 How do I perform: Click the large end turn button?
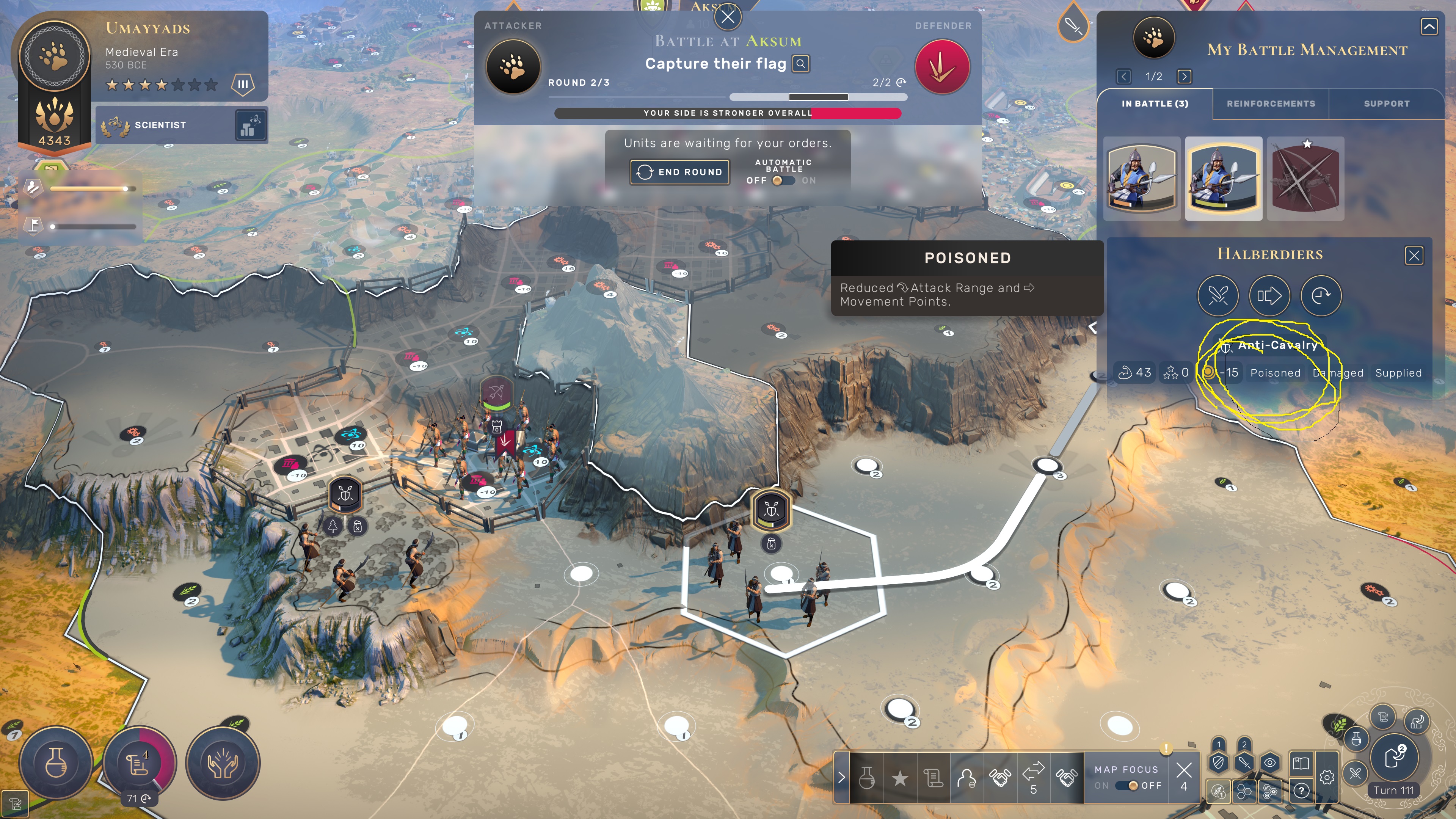tap(1395, 756)
